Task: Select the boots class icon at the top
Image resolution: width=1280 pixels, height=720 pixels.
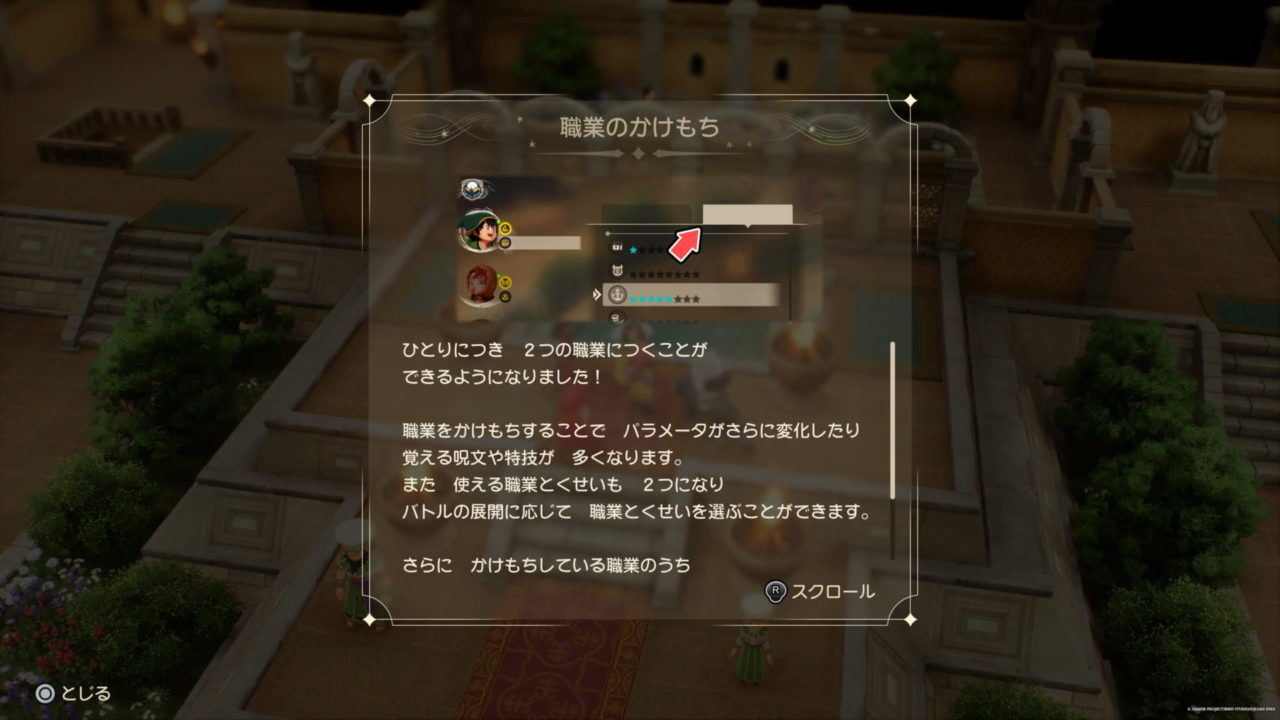Action: click(616, 247)
